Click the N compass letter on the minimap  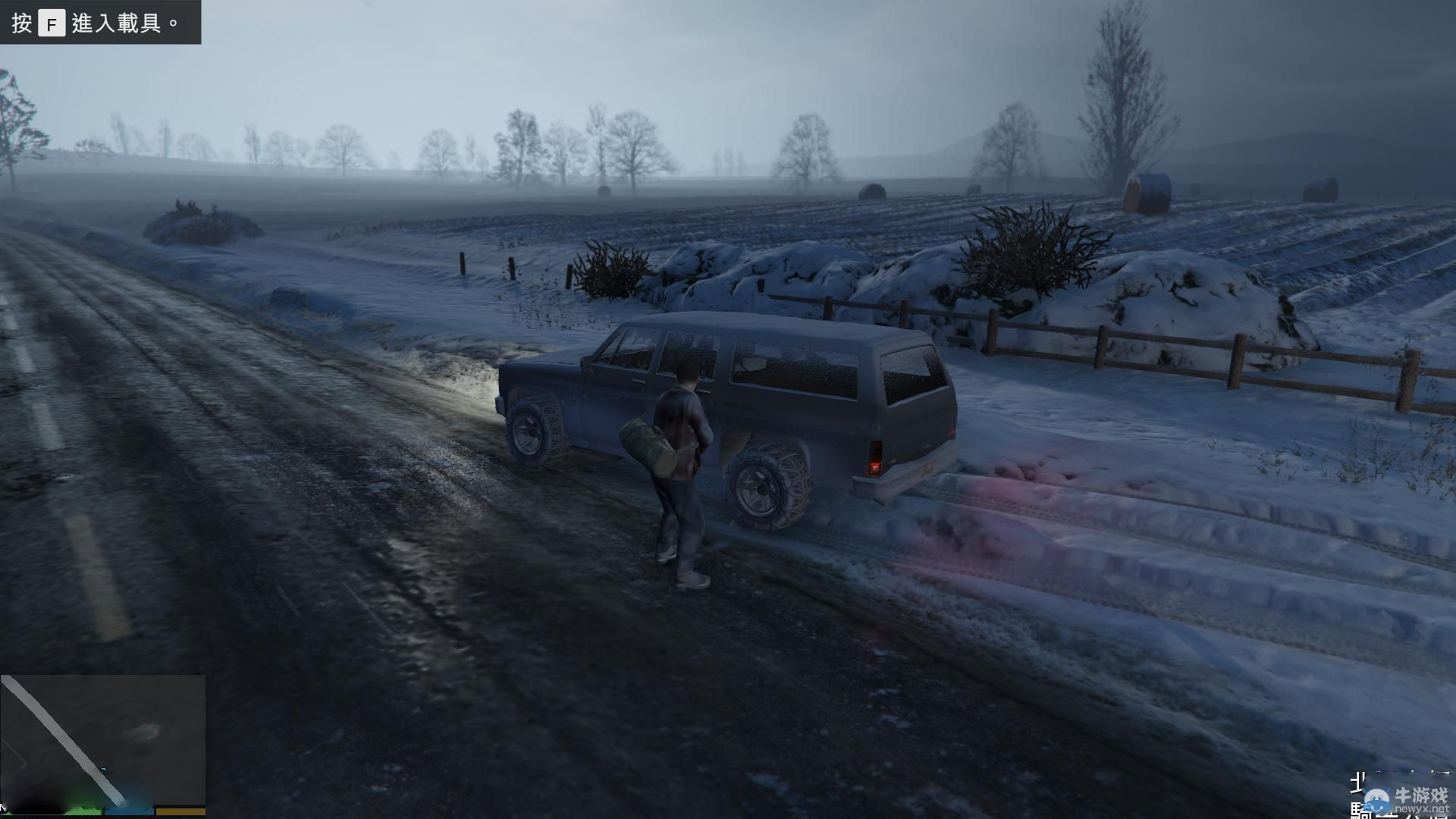[x=2, y=807]
